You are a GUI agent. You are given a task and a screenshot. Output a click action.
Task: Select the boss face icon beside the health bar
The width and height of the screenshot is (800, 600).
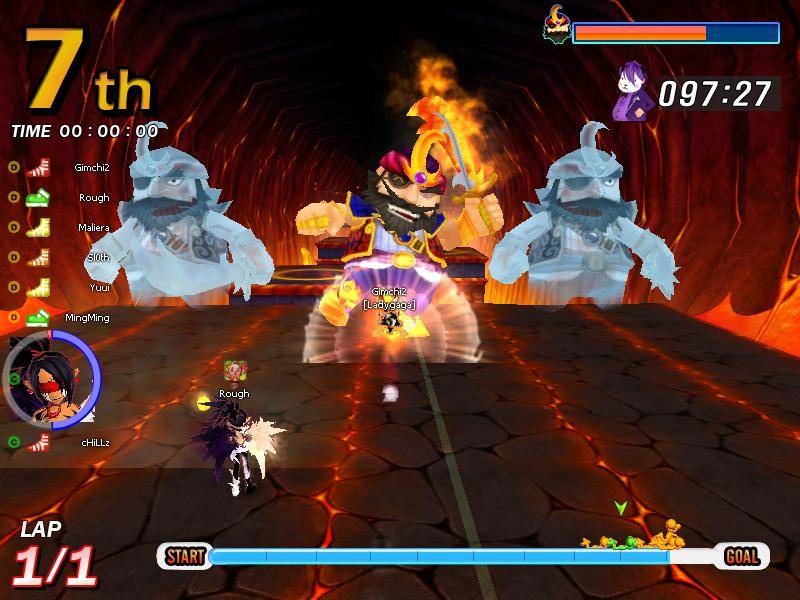pos(555,25)
